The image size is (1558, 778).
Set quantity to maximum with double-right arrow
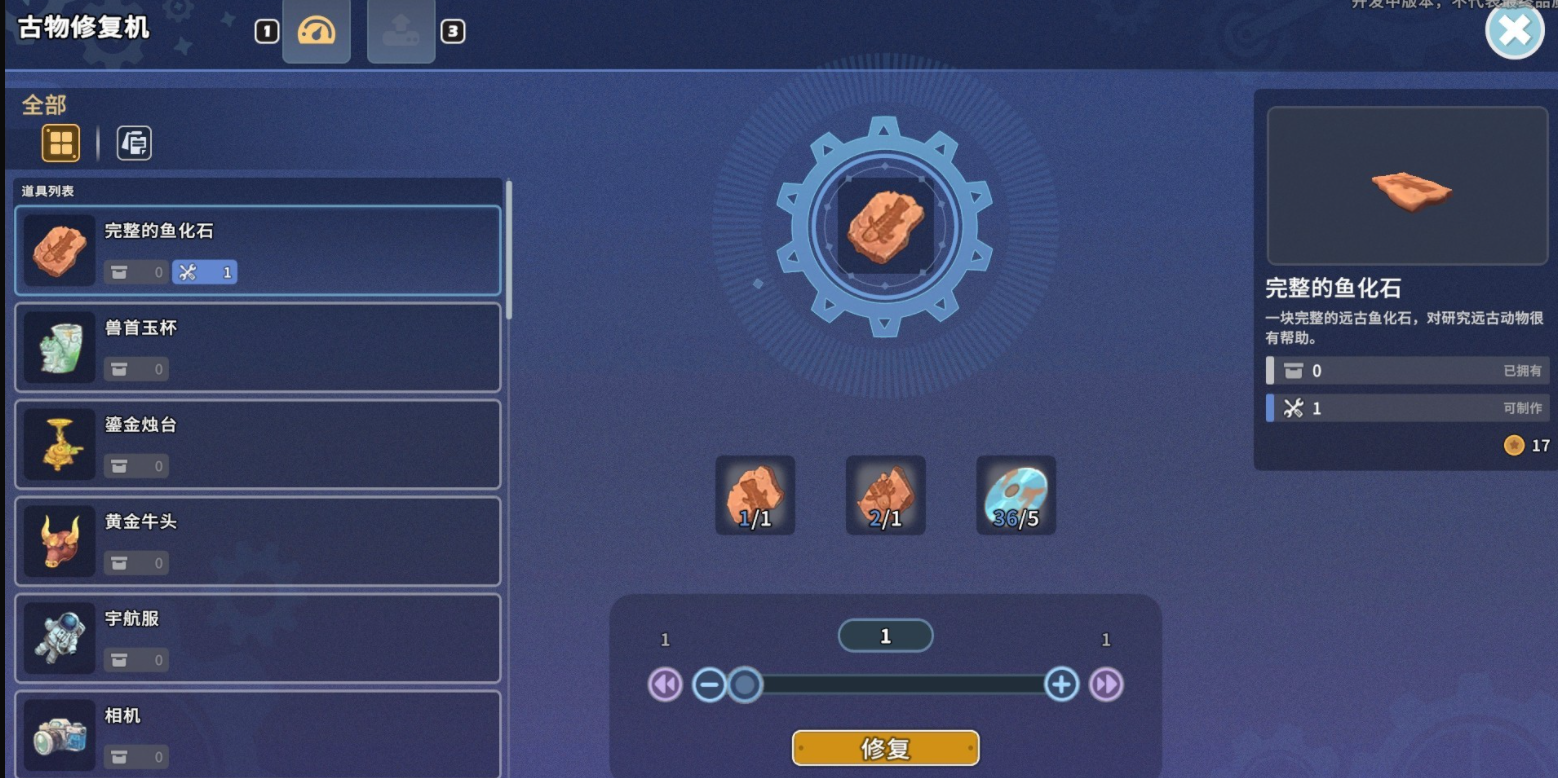1106,685
